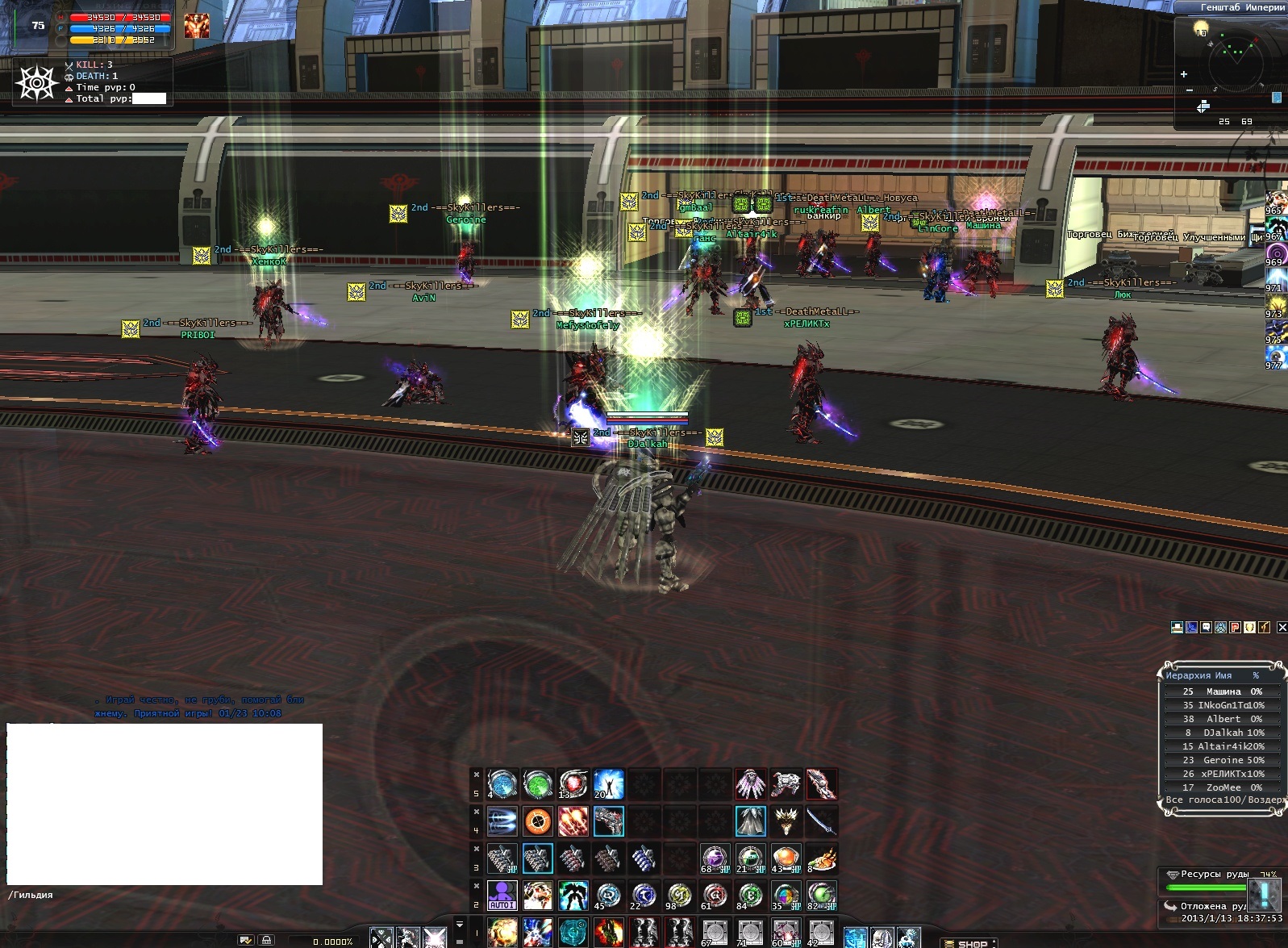
Task: Use the orange crosshair target skill
Action: pos(537,821)
